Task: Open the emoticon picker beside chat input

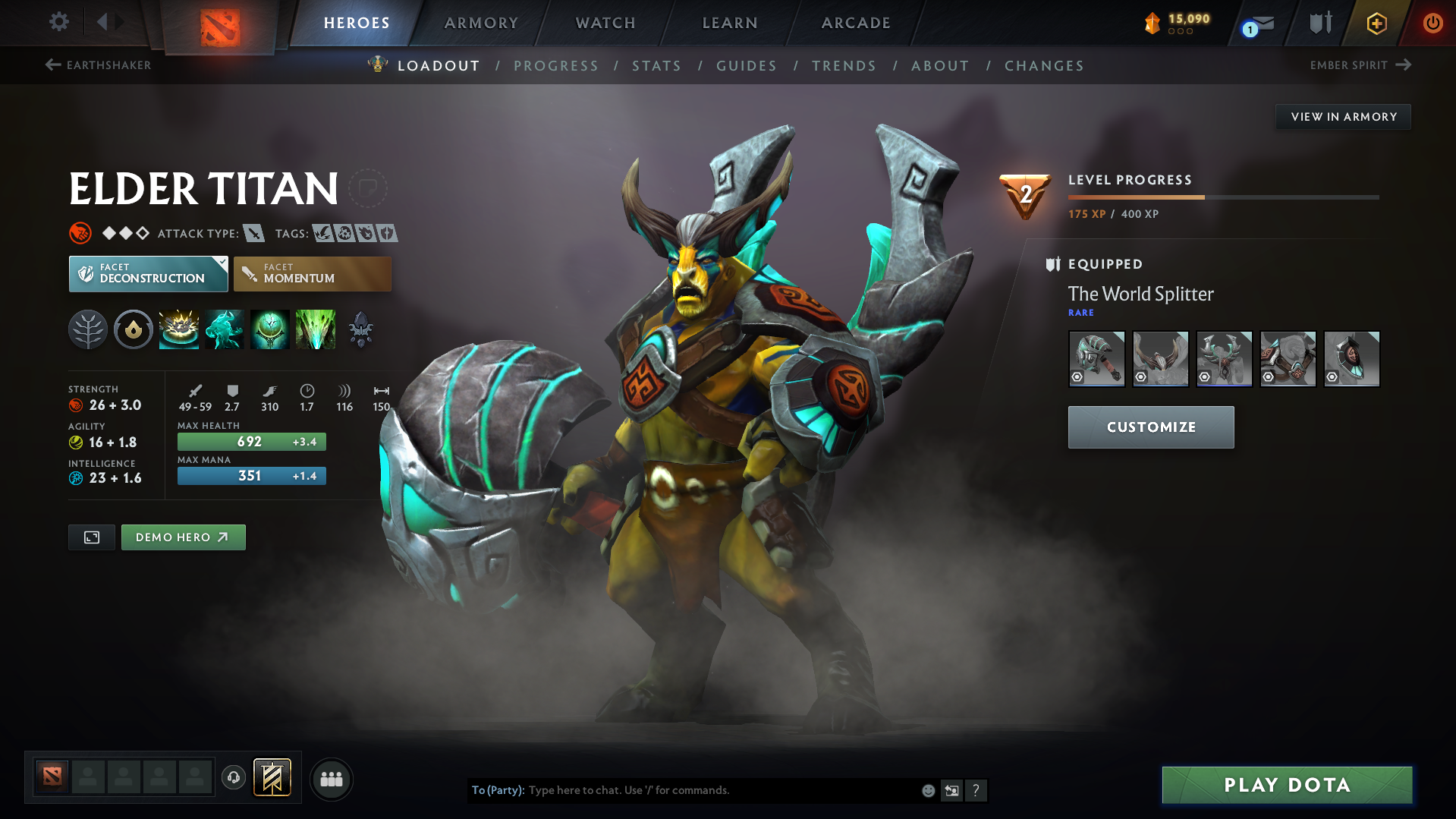Action: (927, 790)
